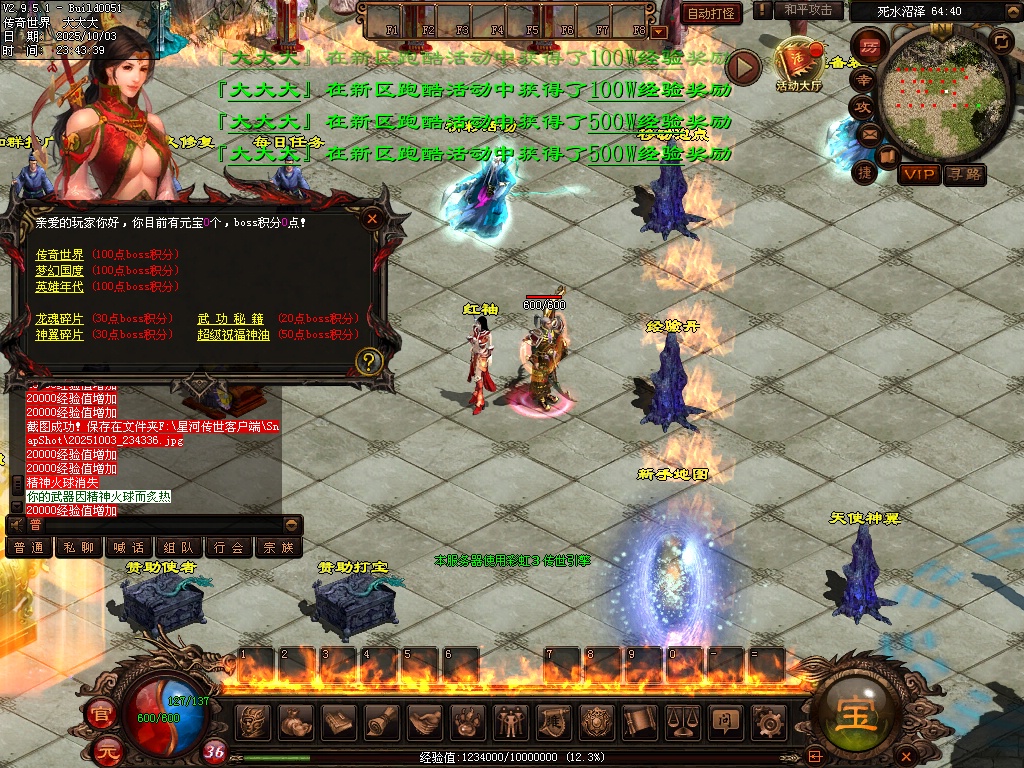Screen dimensions: 1024x768
Task: Open the mail envelope icon
Action: (x=868, y=133)
